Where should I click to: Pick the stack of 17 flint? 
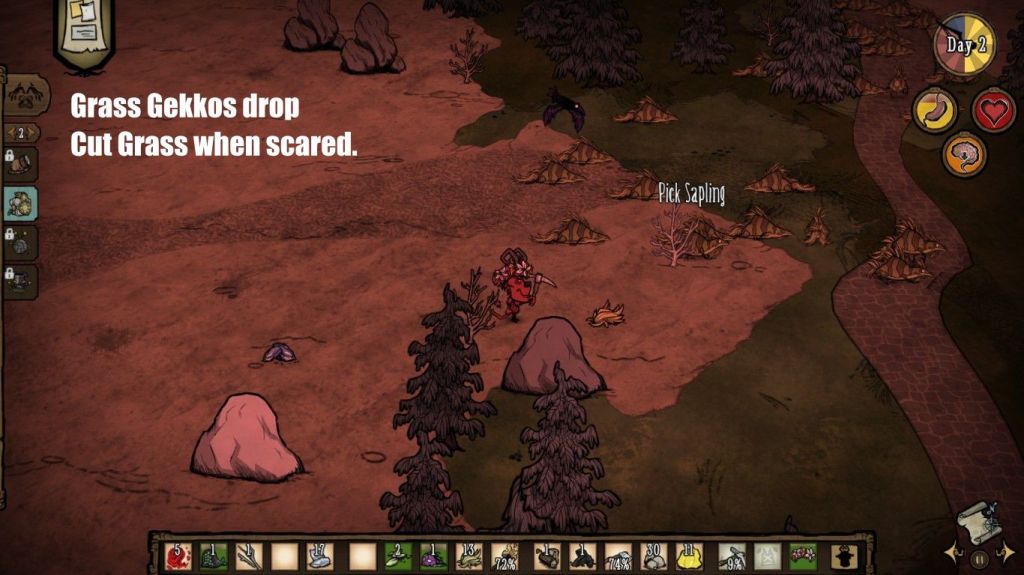(319, 555)
